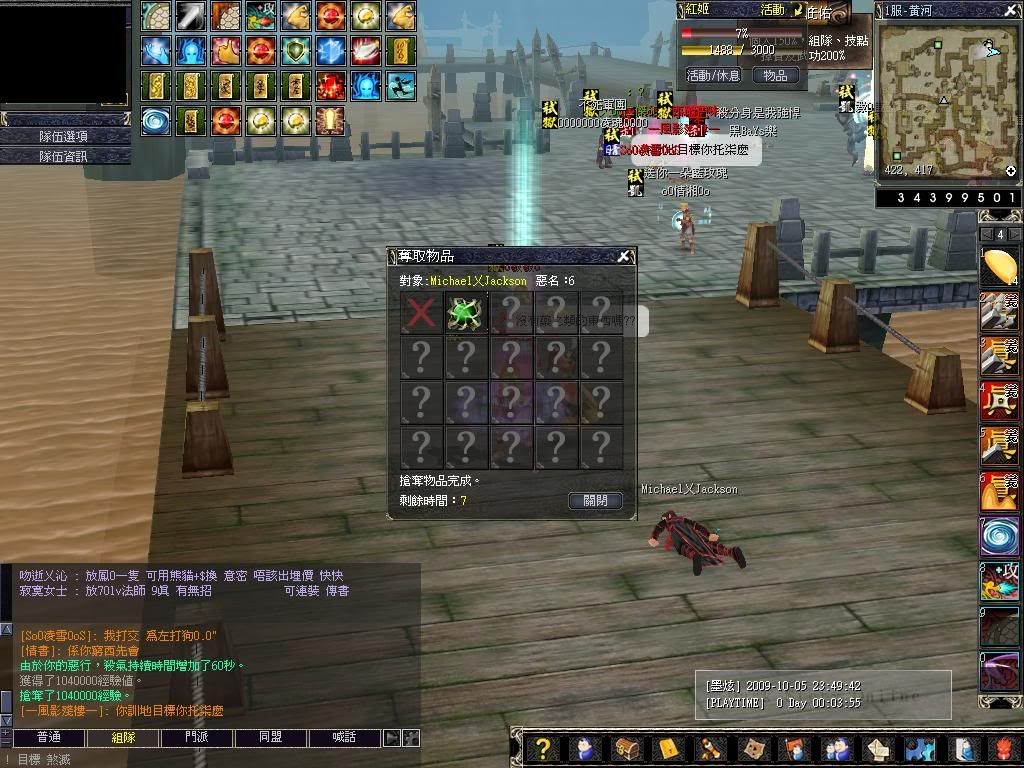This screenshot has height=768, width=1024.
Task: Close the 黃河 minimap panel
Action: 1011,11
